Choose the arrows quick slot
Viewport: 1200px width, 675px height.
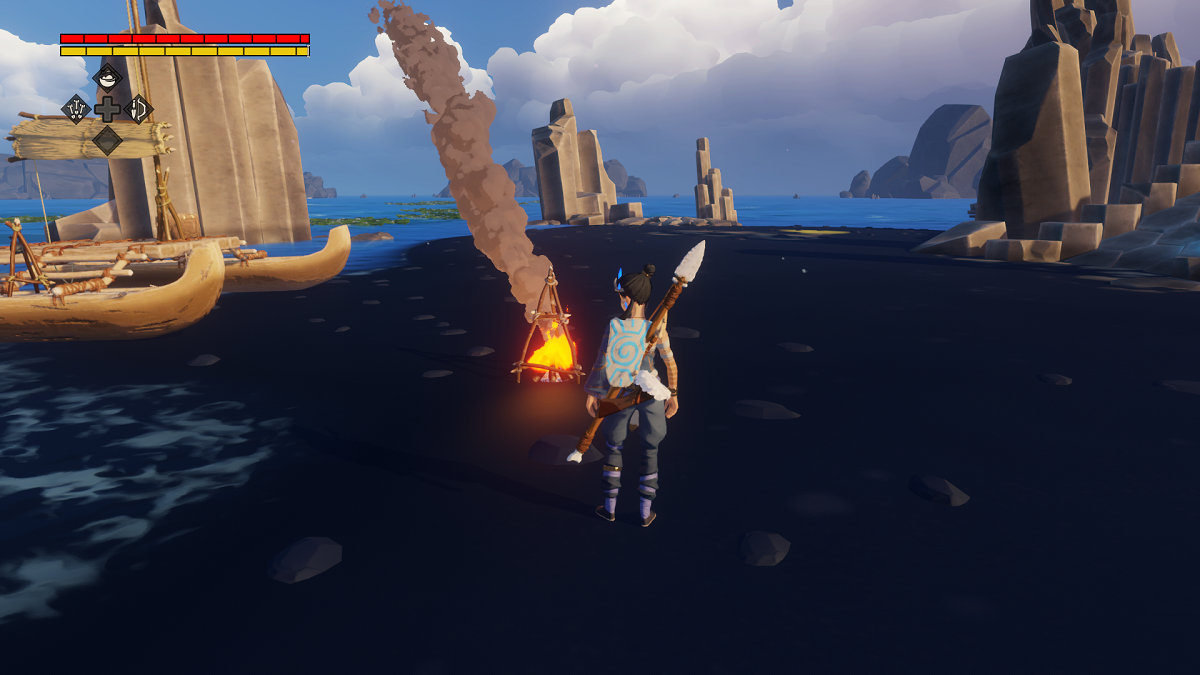(76, 108)
